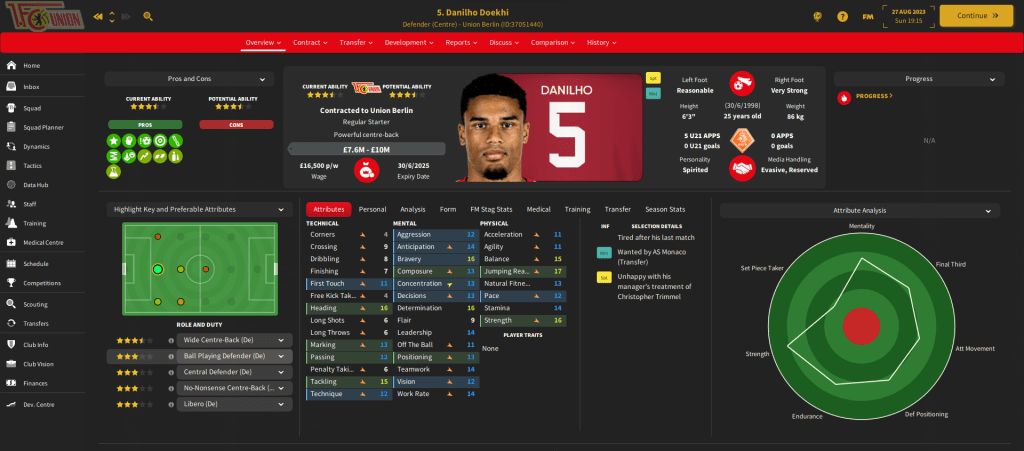Open Tactics from the sidebar
This screenshot has height=451, width=1024.
(33, 165)
